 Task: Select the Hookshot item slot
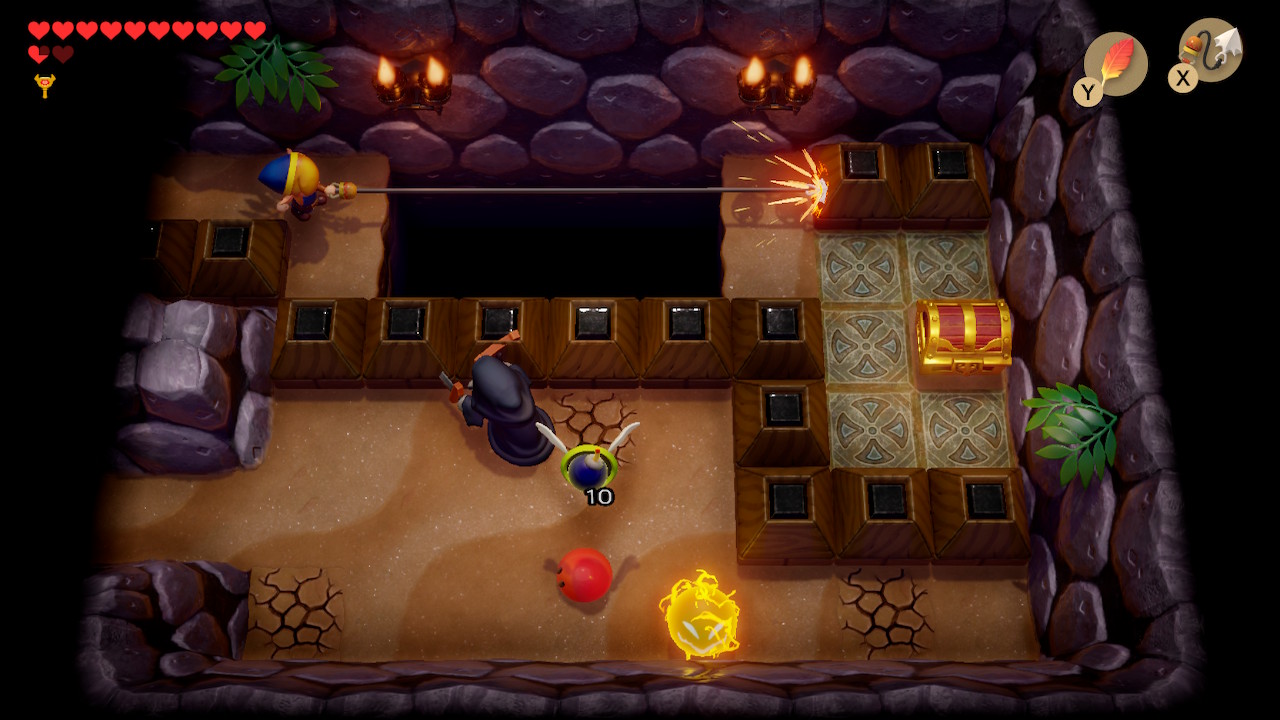1211,50
